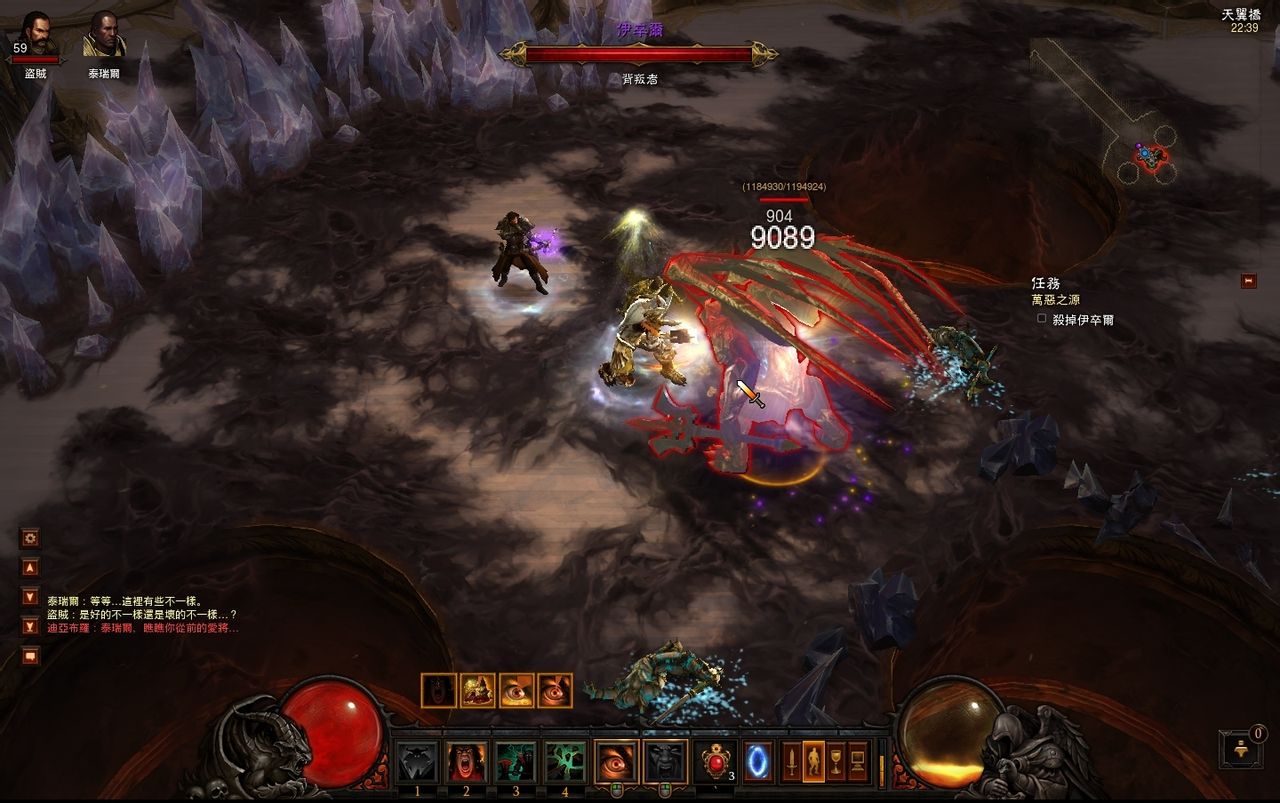The height and width of the screenshot is (803, 1280).
Task: Open the blue town portal
Action: point(757,762)
